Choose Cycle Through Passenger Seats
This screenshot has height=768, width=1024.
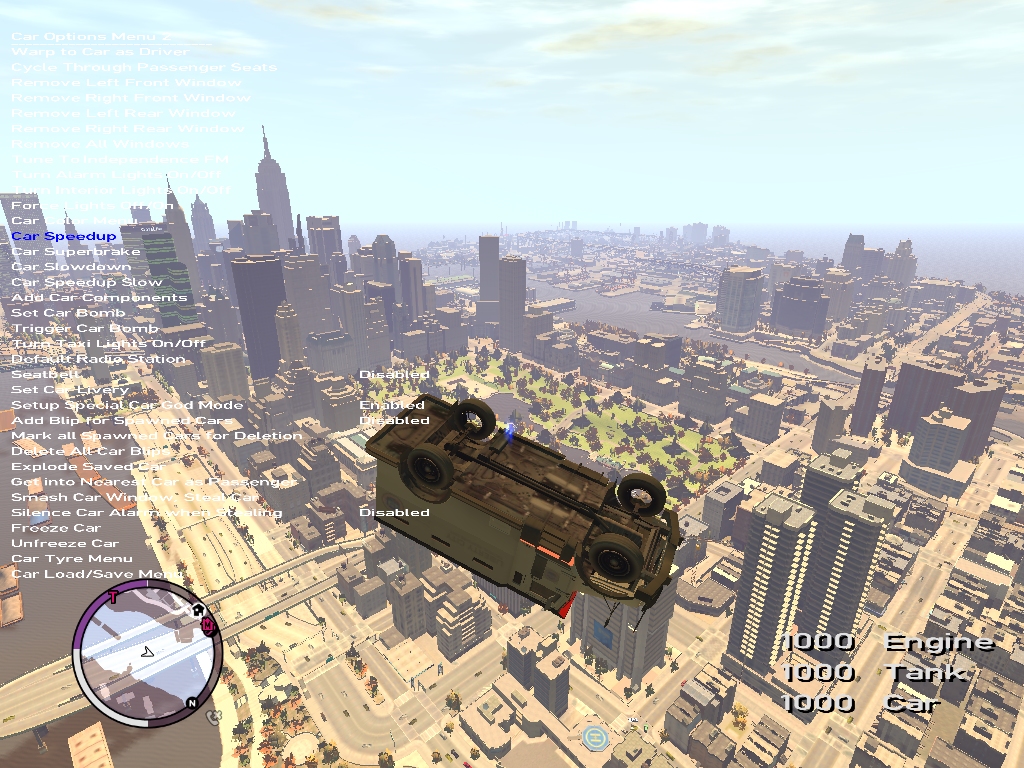point(143,67)
